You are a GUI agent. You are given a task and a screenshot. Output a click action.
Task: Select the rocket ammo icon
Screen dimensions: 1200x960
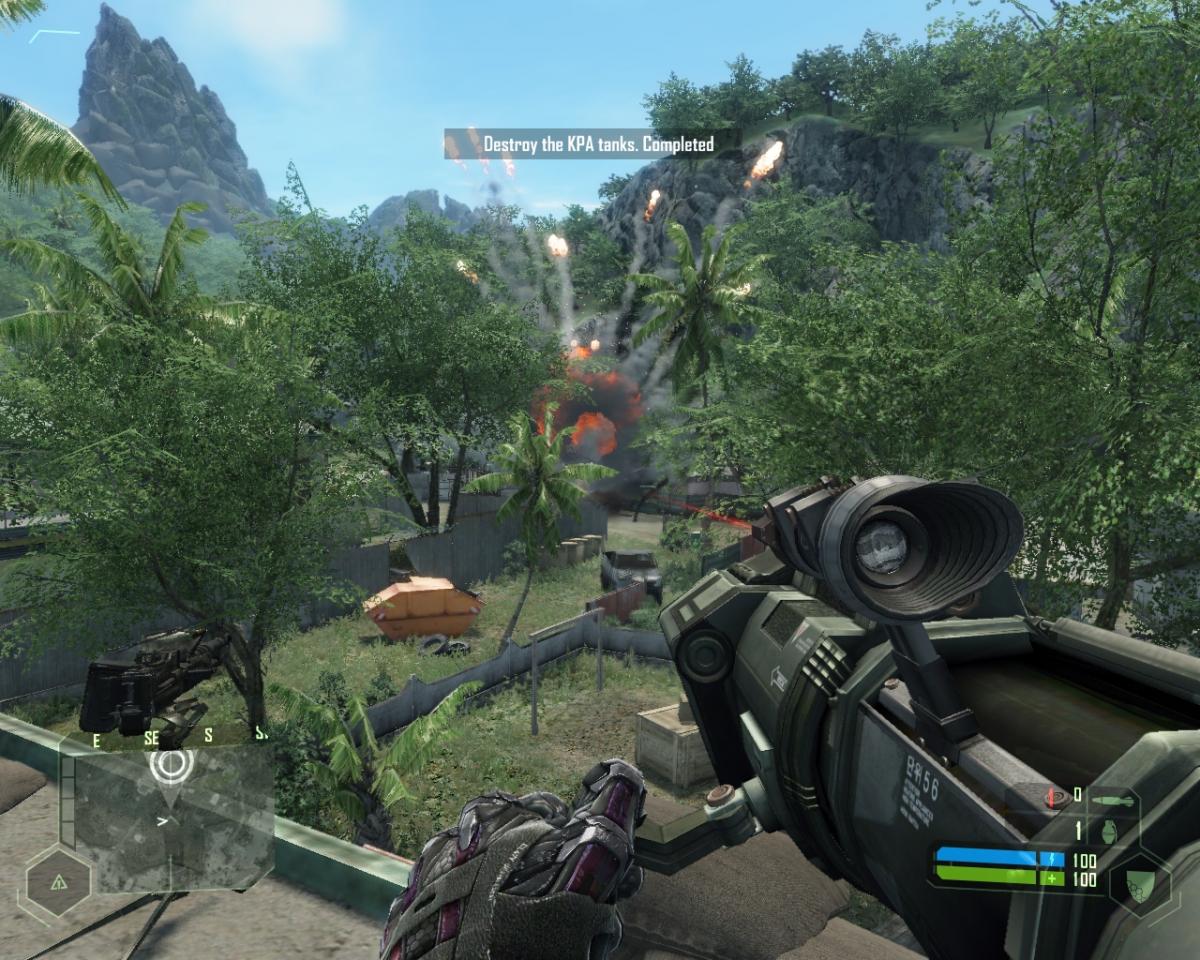pos(1113,799)
